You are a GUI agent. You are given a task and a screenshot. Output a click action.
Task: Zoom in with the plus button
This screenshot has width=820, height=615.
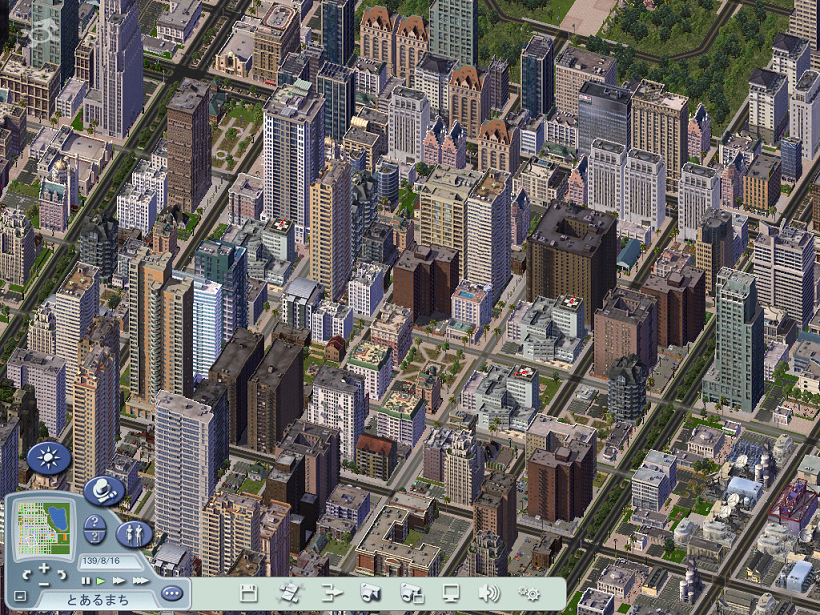coord(44,567)
